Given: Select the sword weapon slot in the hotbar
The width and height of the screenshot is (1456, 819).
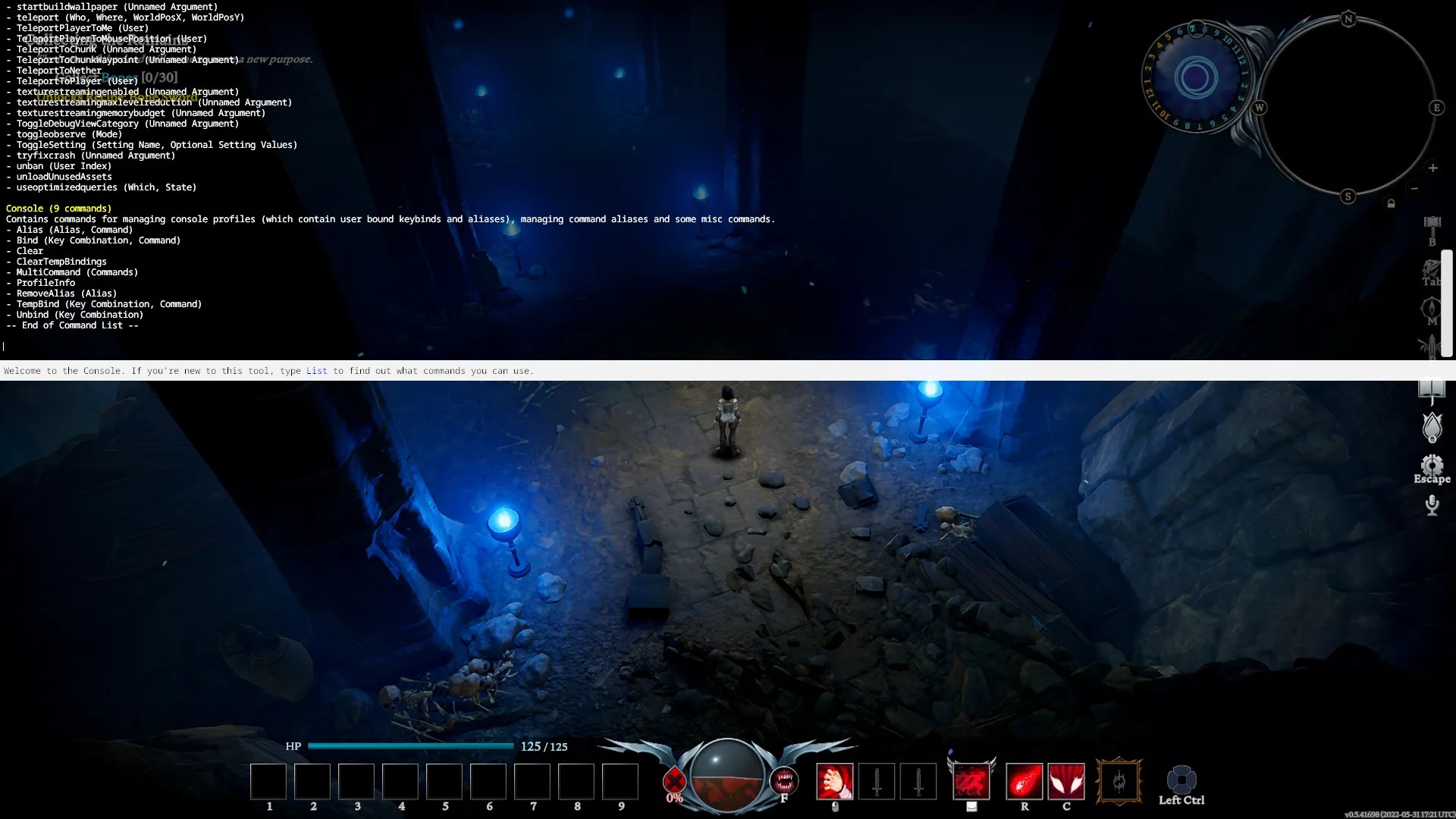Looking at the screenshot, I should click(877, 780).
